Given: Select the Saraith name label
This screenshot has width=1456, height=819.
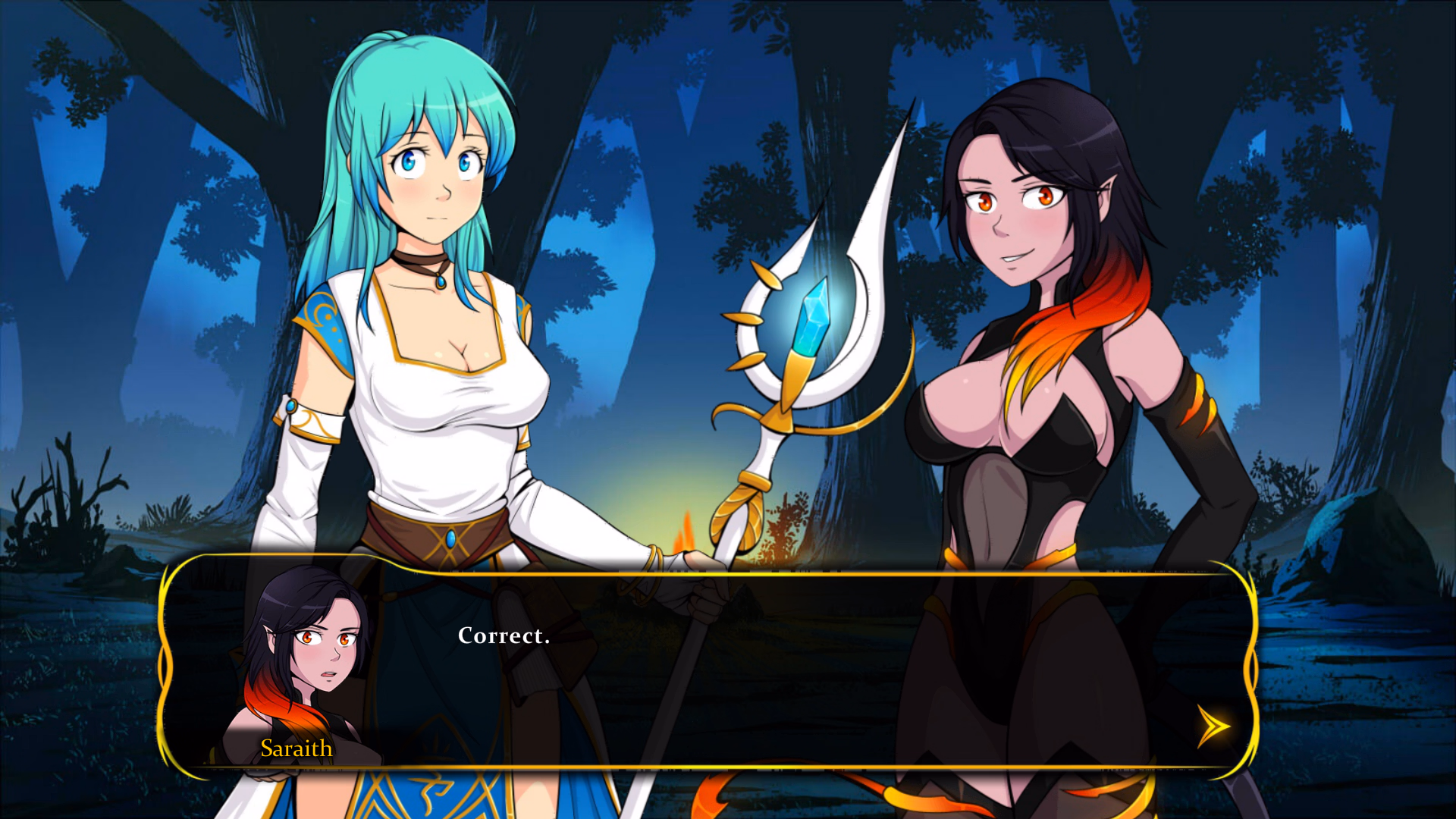Looking at the screenshot, I should tap(296, 748).
